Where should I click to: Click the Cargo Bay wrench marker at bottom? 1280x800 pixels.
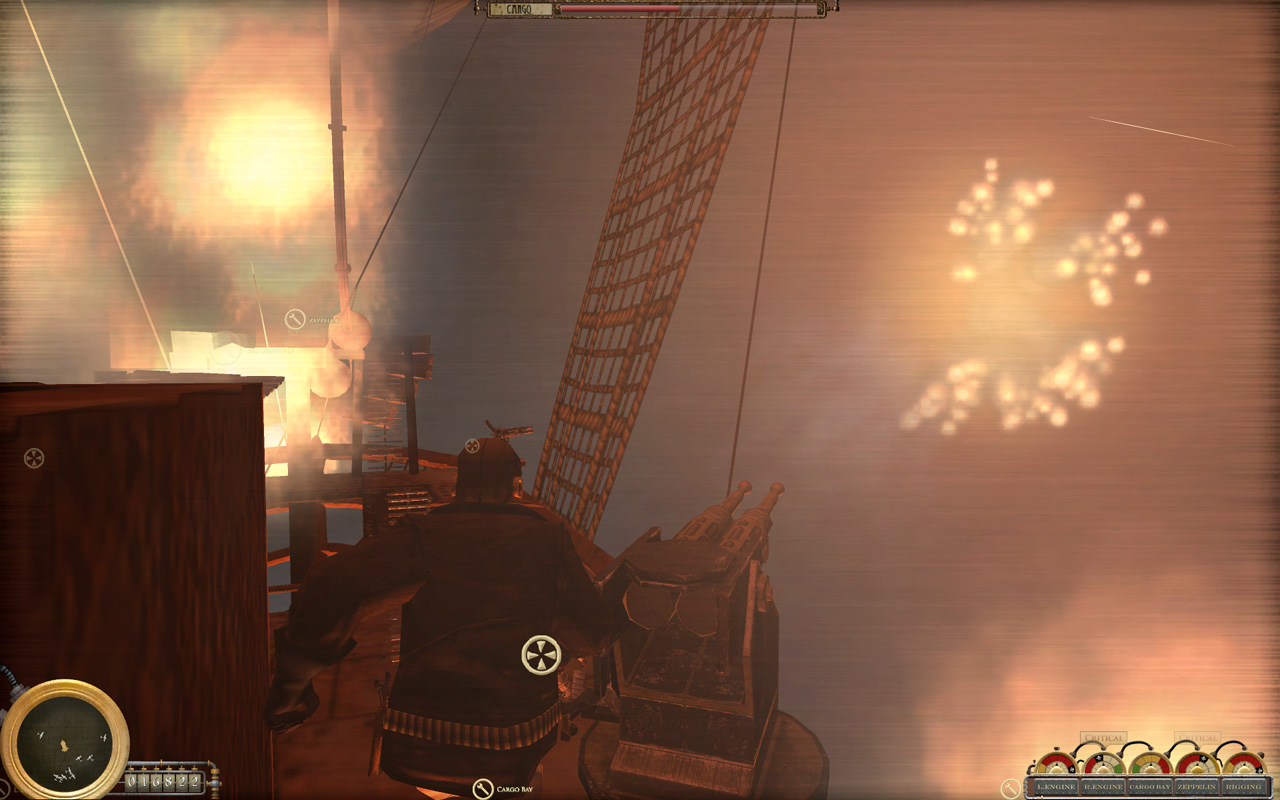483,789
